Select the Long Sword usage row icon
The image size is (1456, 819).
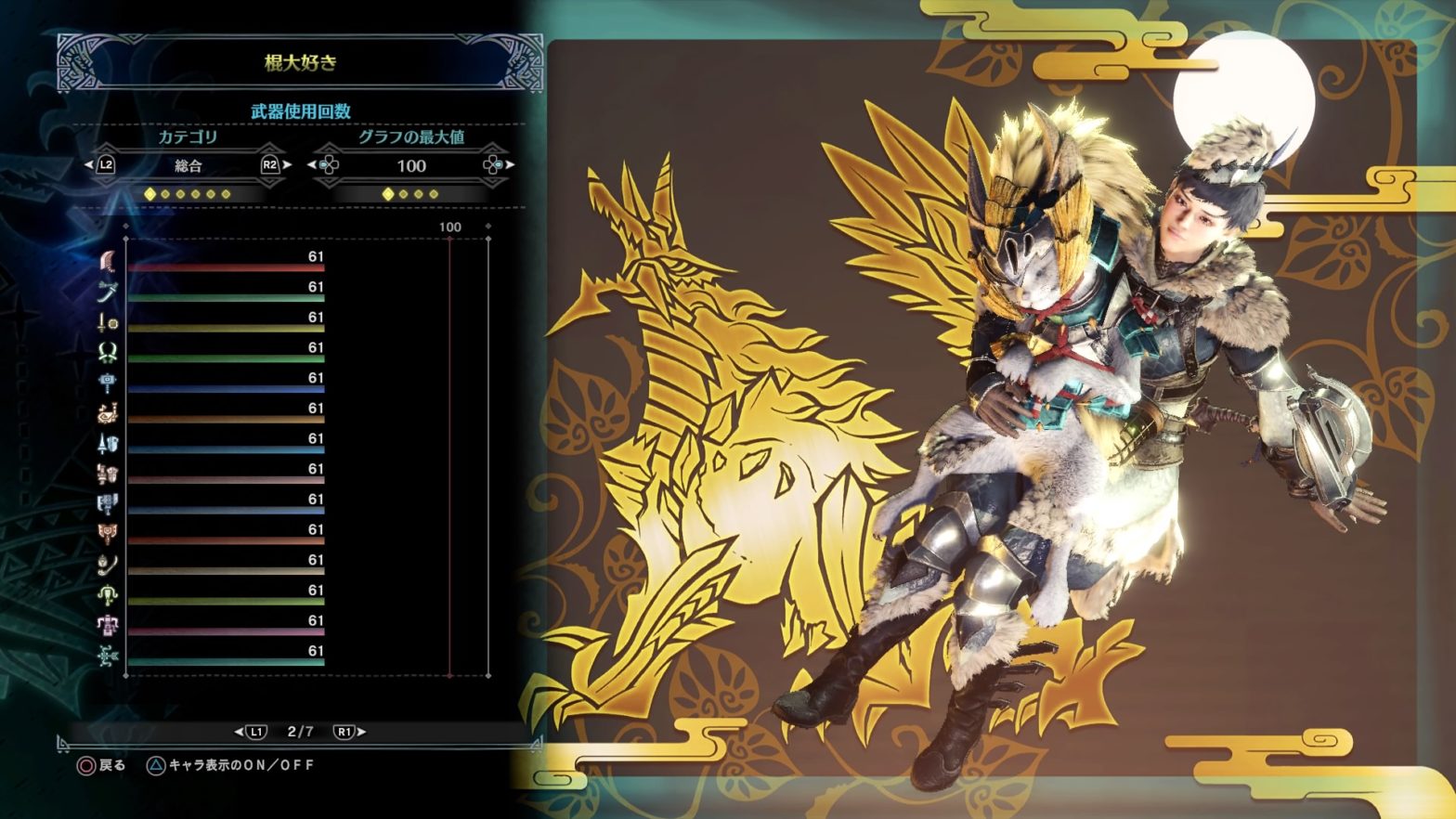108,292
